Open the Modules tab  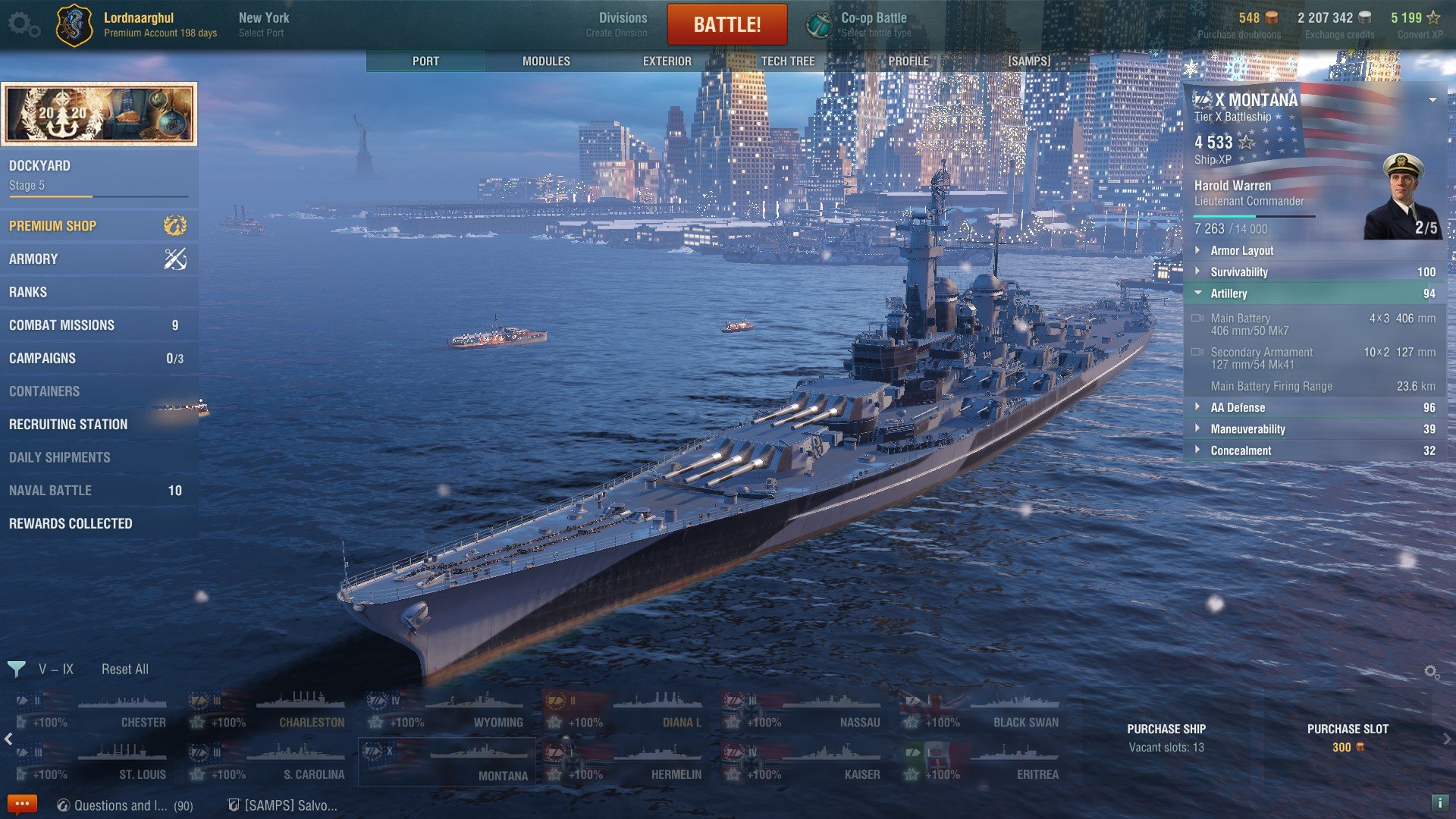point(546,61)
